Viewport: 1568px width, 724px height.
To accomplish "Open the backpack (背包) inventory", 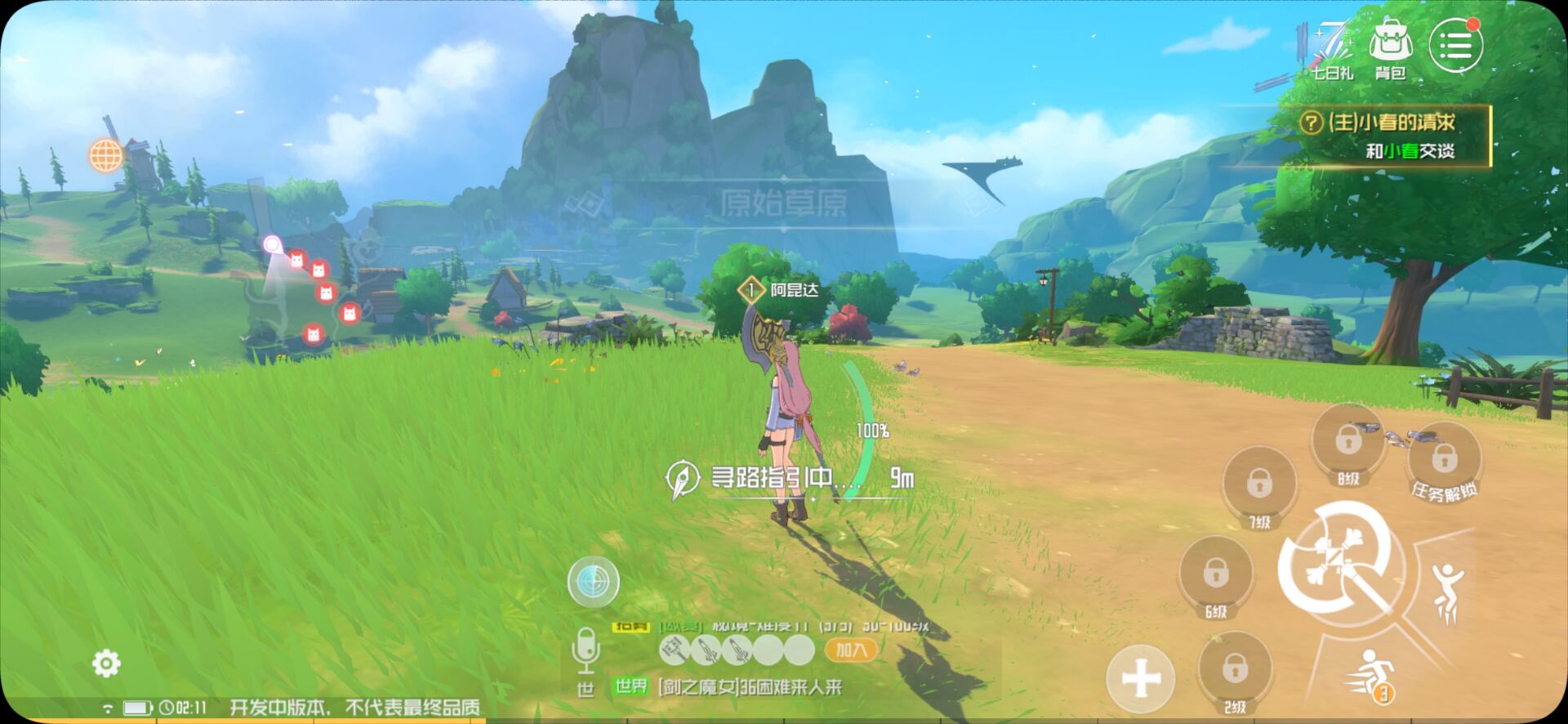I will 1390,49.
